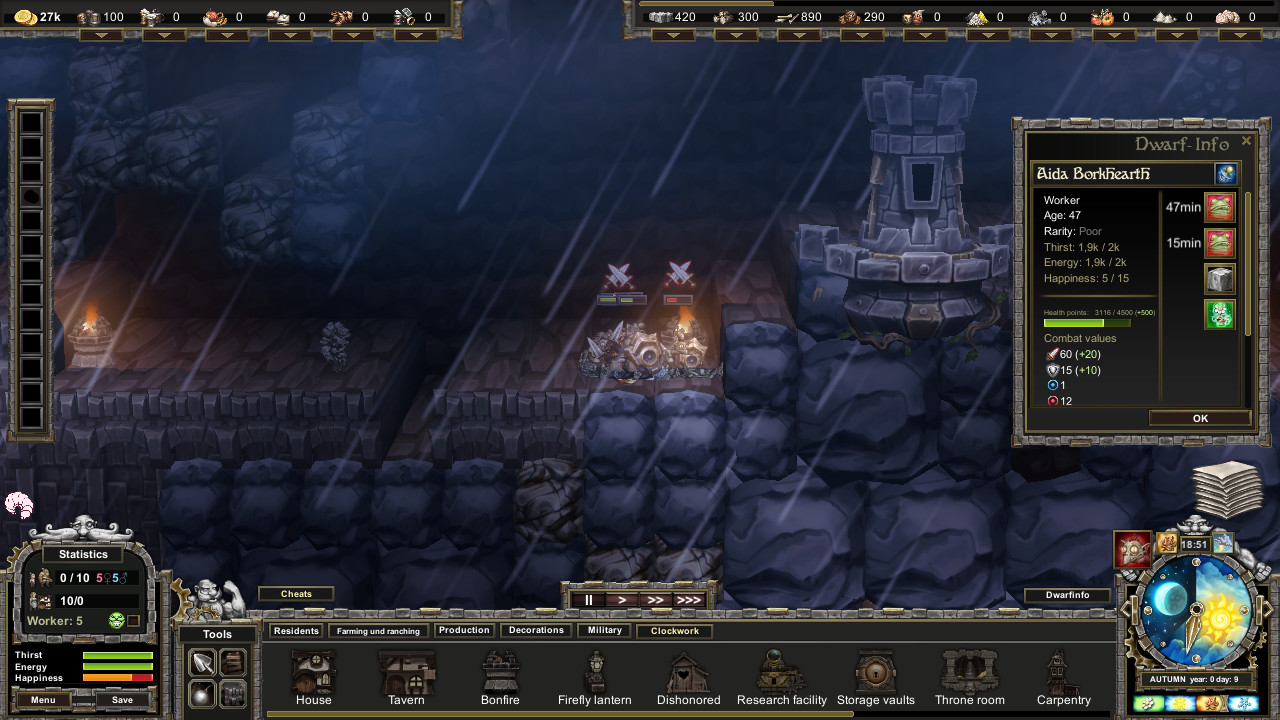This screenshot has width=1280, height=720.
Task: Click the beer mug icon showing 100
Action: [x=86, y=16]
